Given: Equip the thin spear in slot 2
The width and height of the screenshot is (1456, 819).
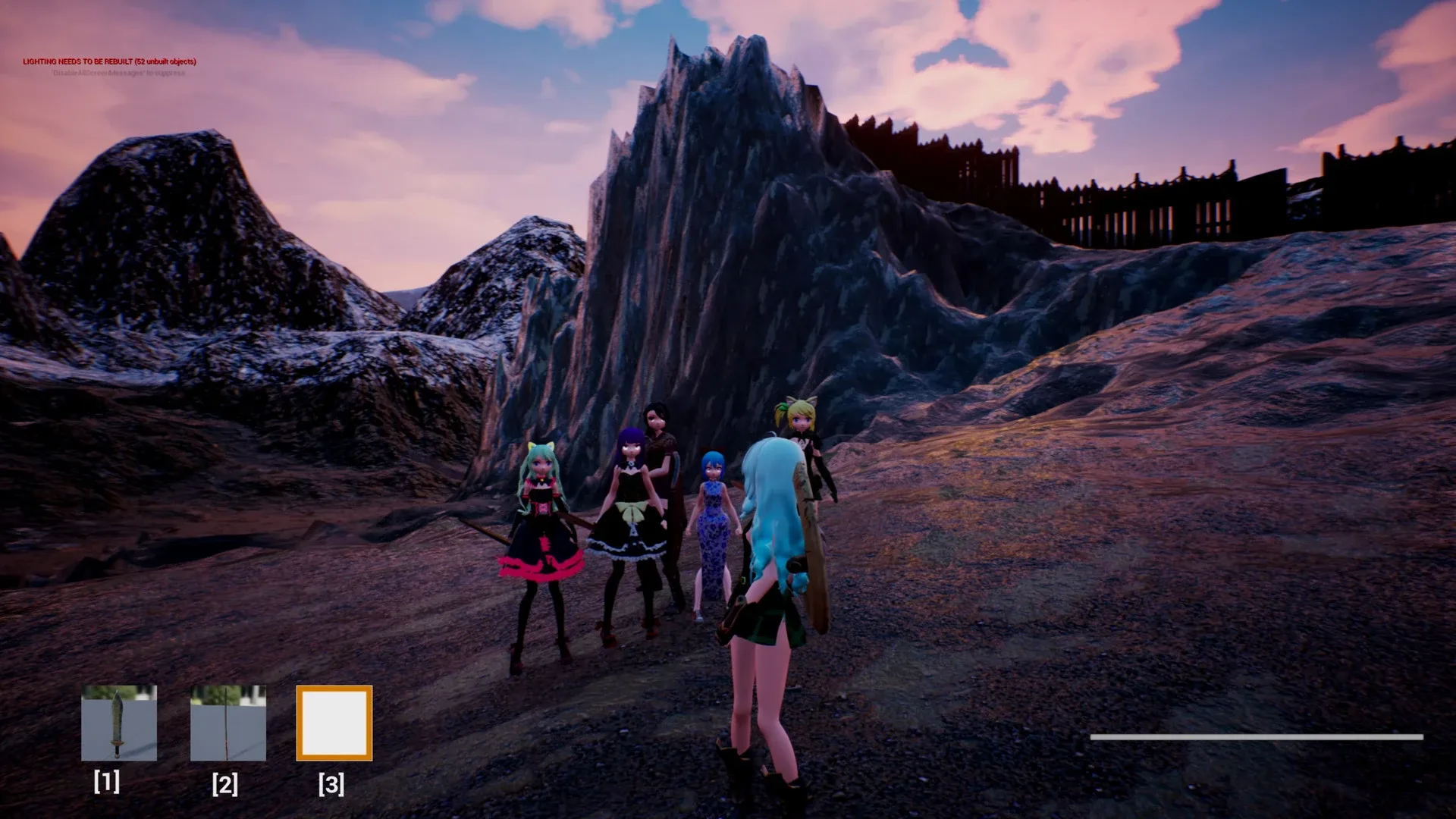Looking at the screenshot, I should (x=227, y=723).
